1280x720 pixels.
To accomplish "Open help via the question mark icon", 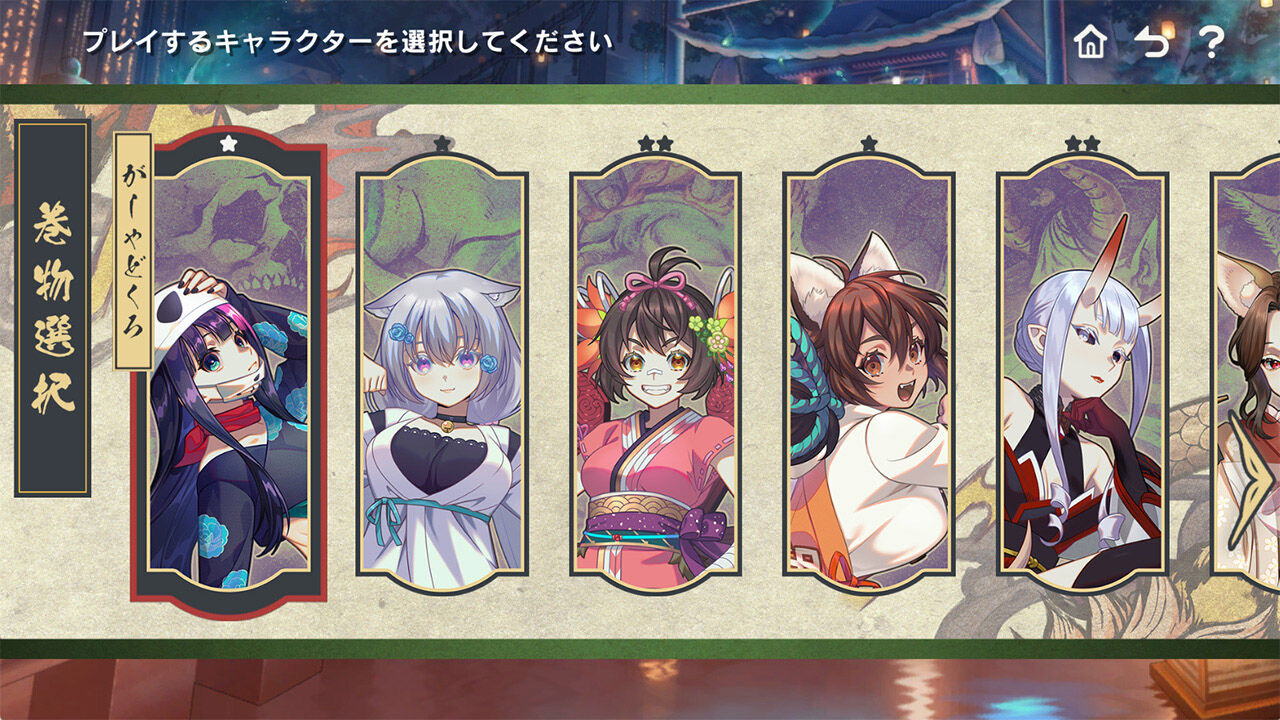I will [x=1212, y=38].
